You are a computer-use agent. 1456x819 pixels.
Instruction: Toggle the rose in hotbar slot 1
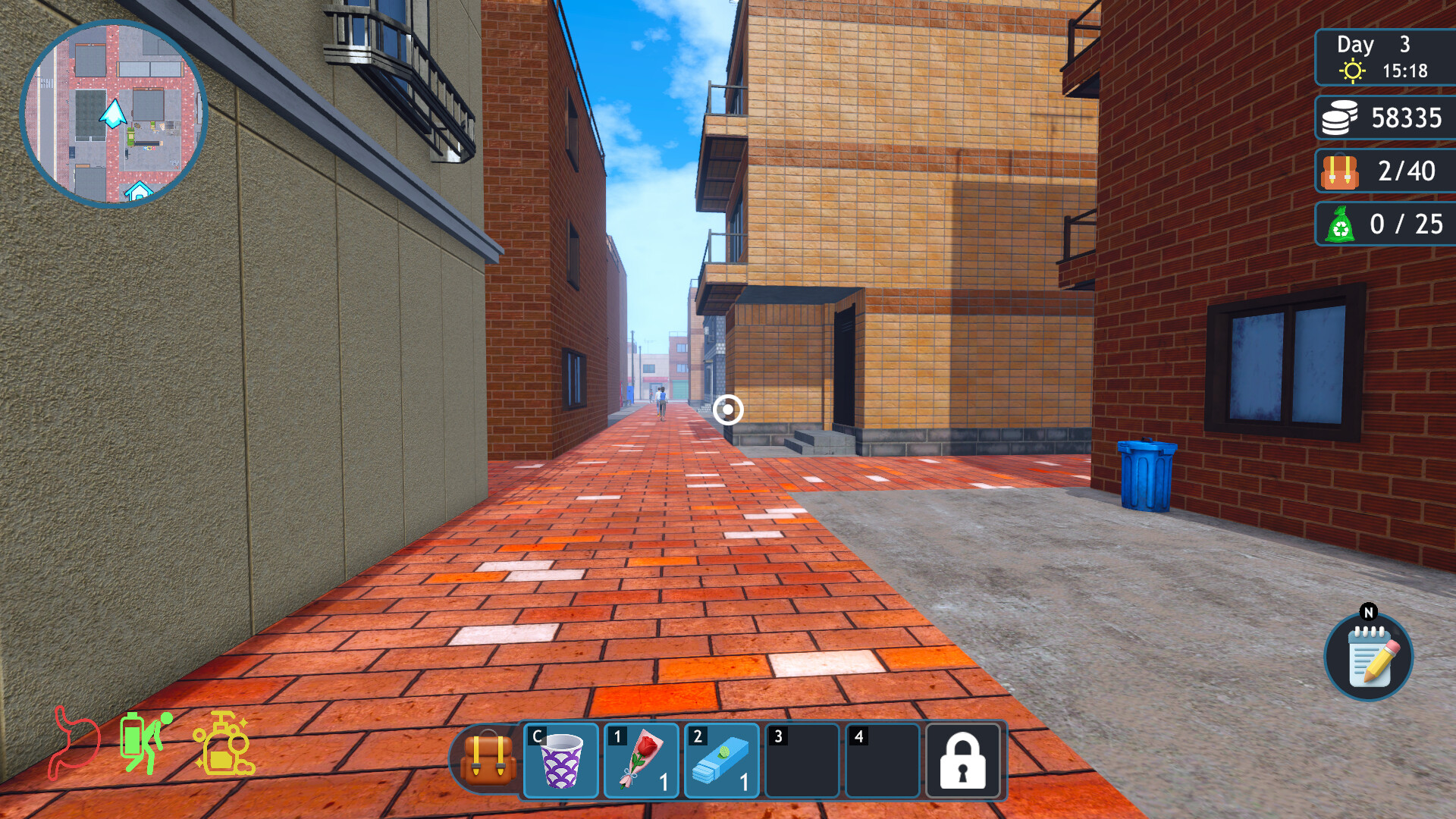click(641, 762)
